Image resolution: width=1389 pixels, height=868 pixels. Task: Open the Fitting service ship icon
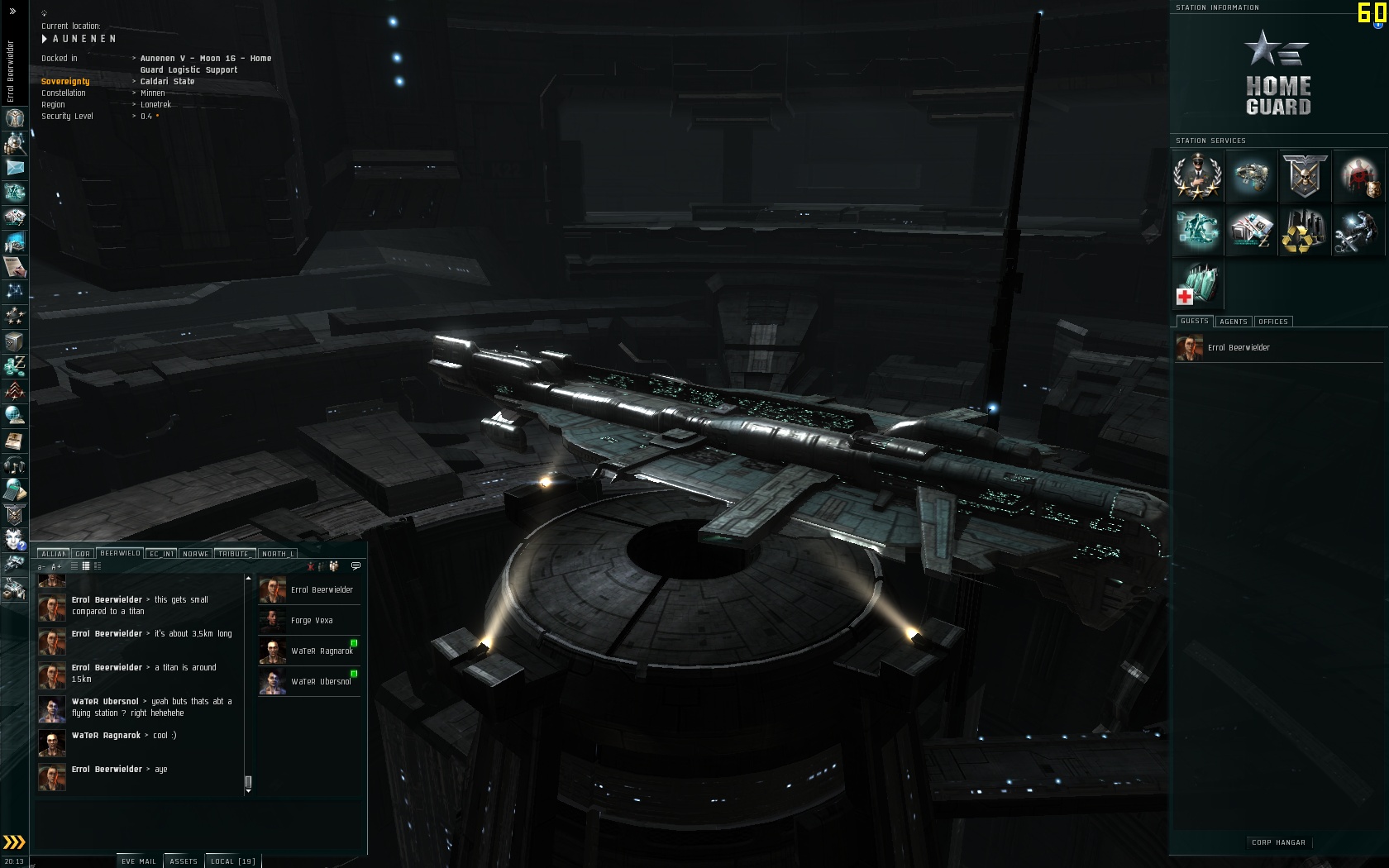(1251, 176)
